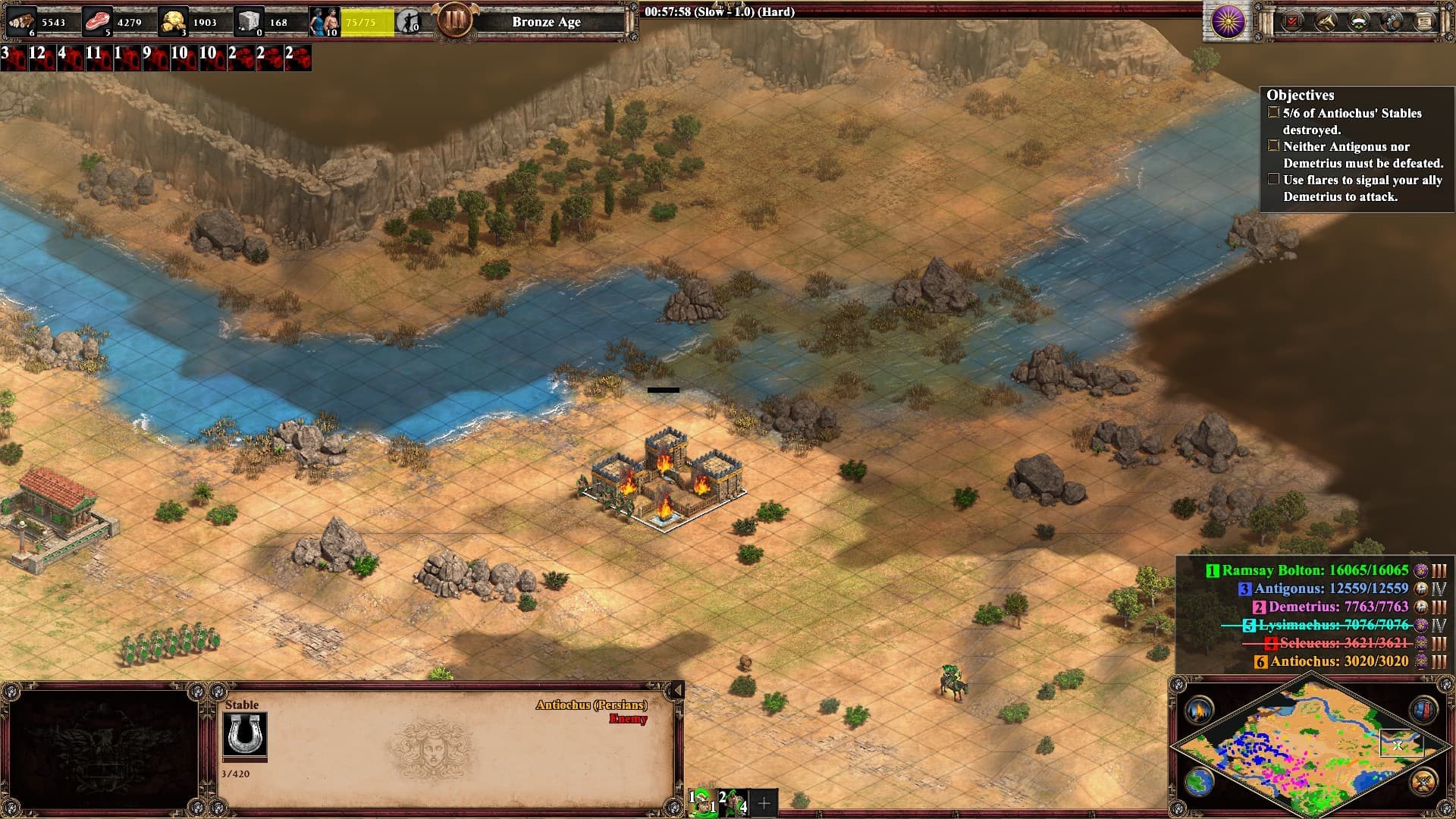Screen dimensions: 1456x819
Task: Add a new control group with plus
Action: pos(764,802)
